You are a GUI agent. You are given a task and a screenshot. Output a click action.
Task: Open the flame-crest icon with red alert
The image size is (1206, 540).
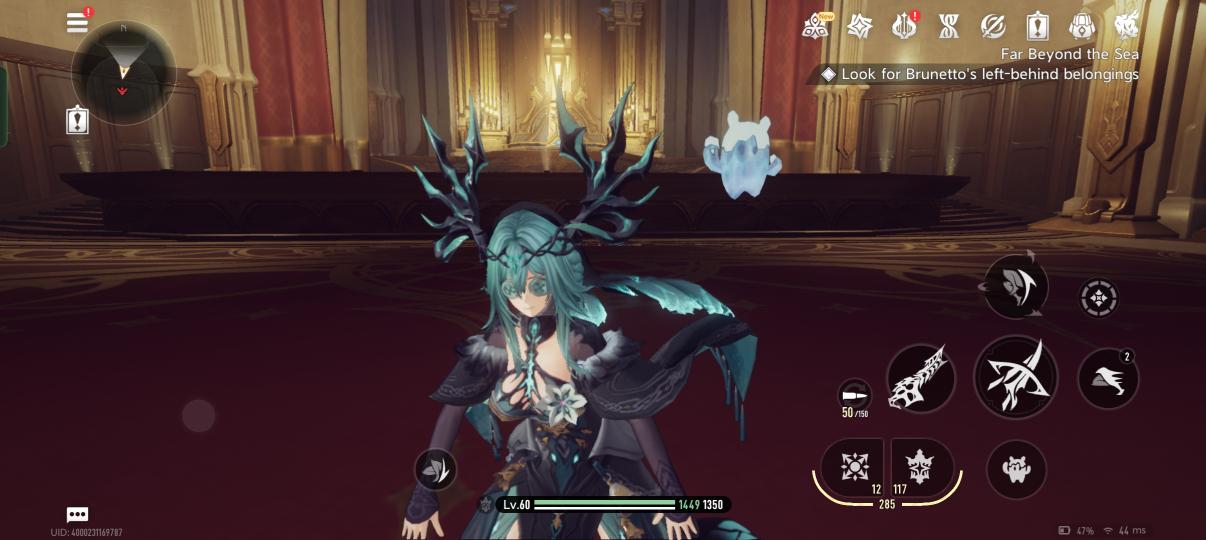pos(904,26)
